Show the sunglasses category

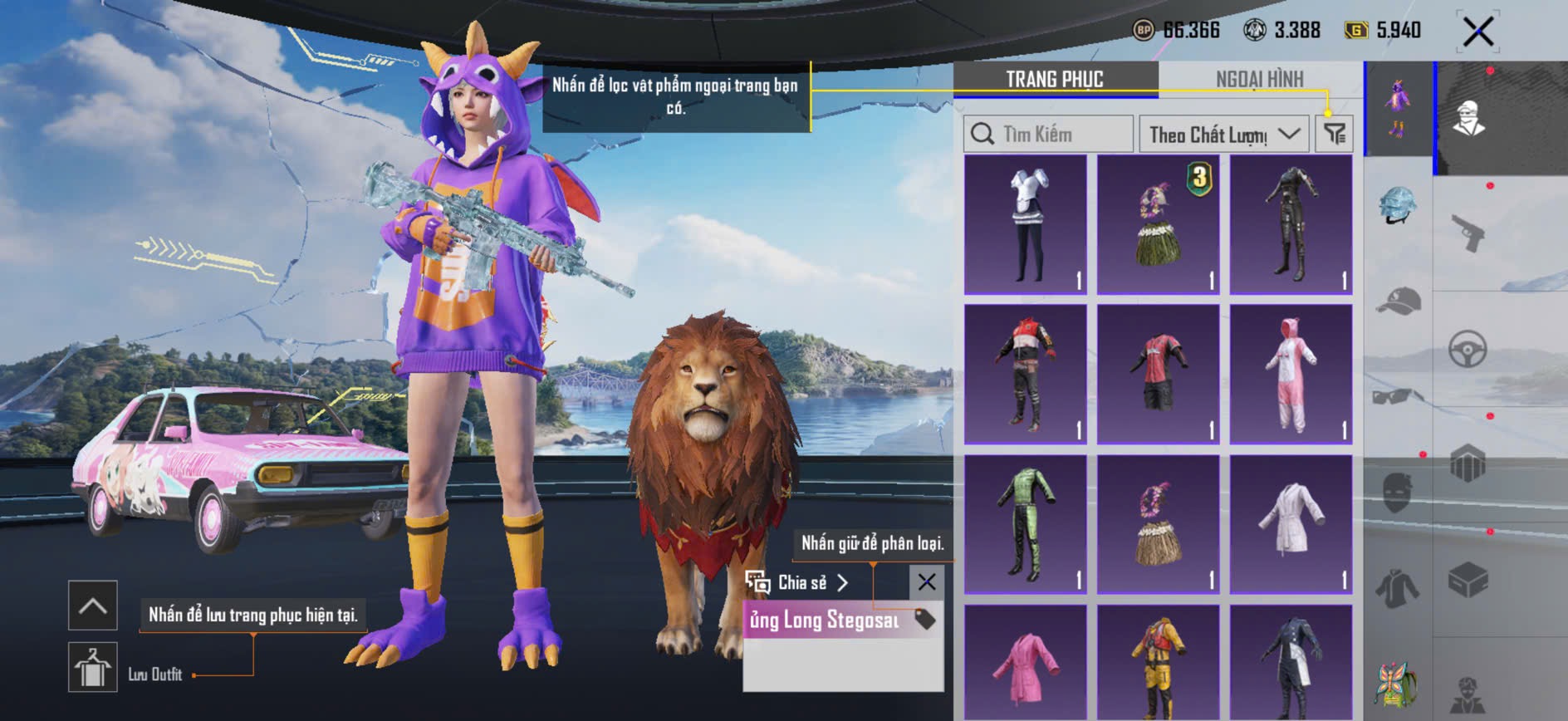(x=1398, y=395)
